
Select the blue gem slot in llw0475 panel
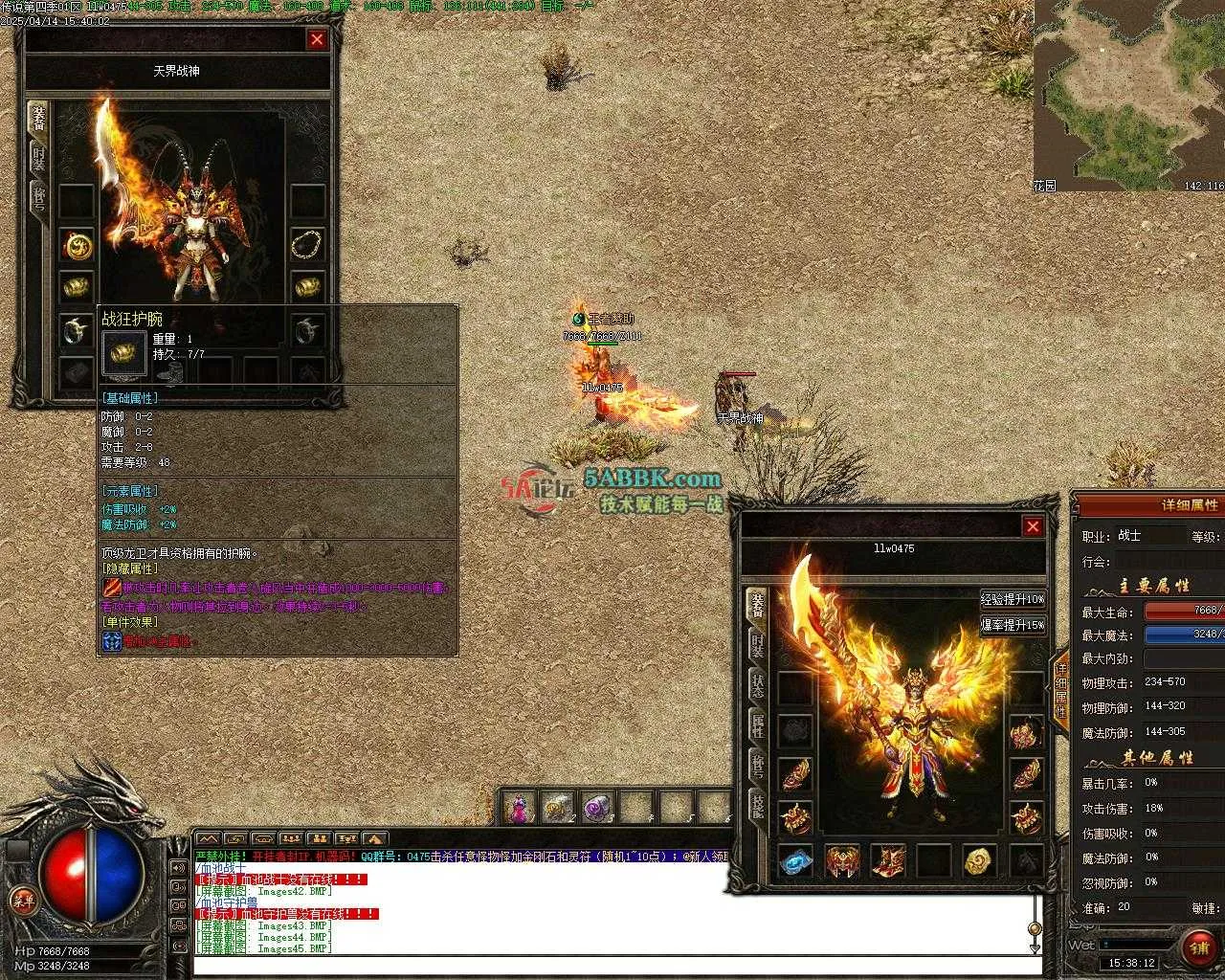(794, 860)
